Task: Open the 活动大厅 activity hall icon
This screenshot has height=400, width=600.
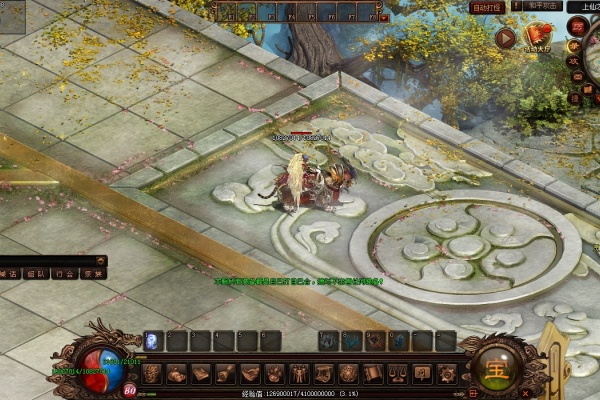Action: 539,38
